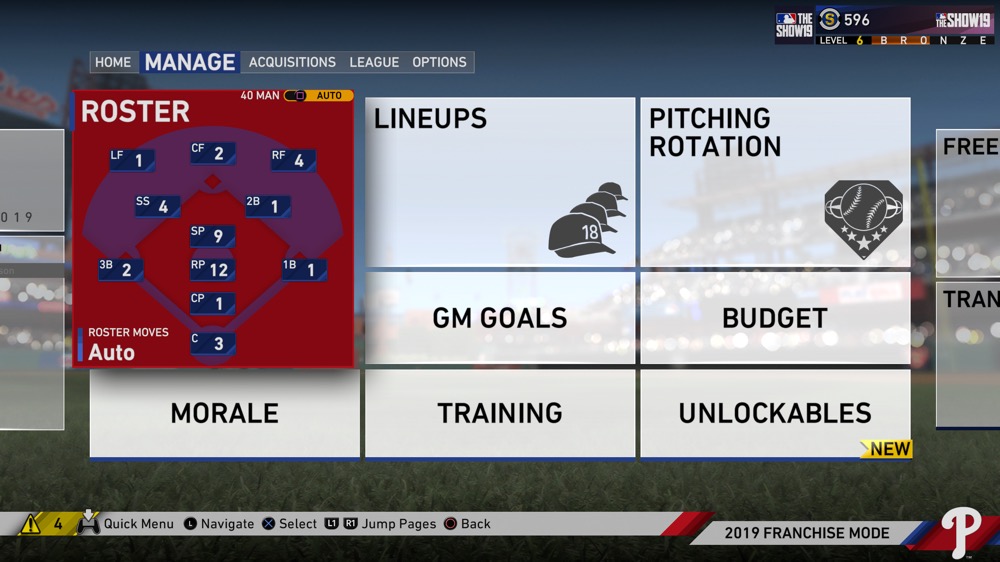Open the partially visible FREE tile
Image resolution: width=1000 pixels, height=562 pixels.
coord(968,200)
